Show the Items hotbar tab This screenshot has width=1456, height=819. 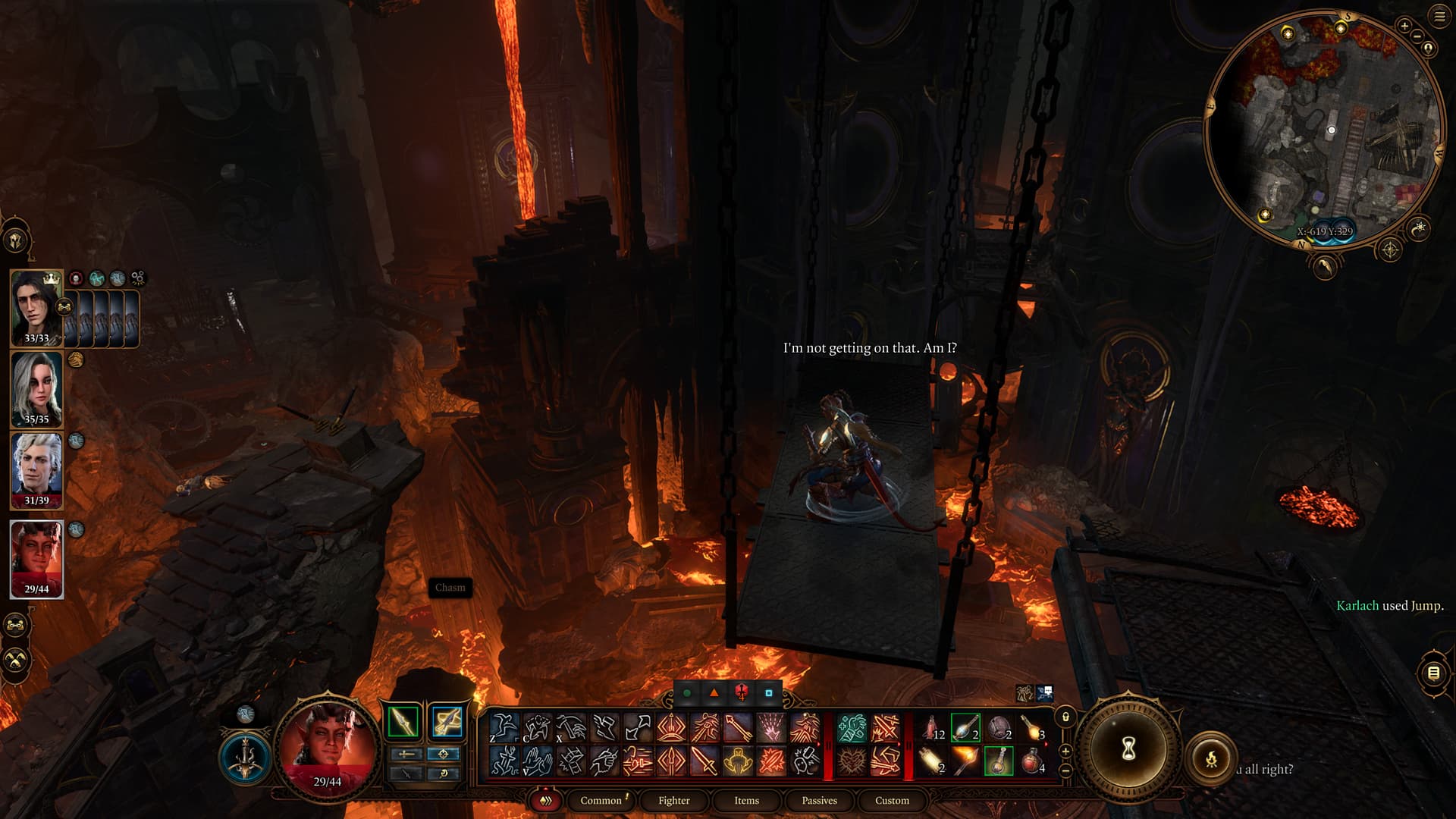[746, 800]
